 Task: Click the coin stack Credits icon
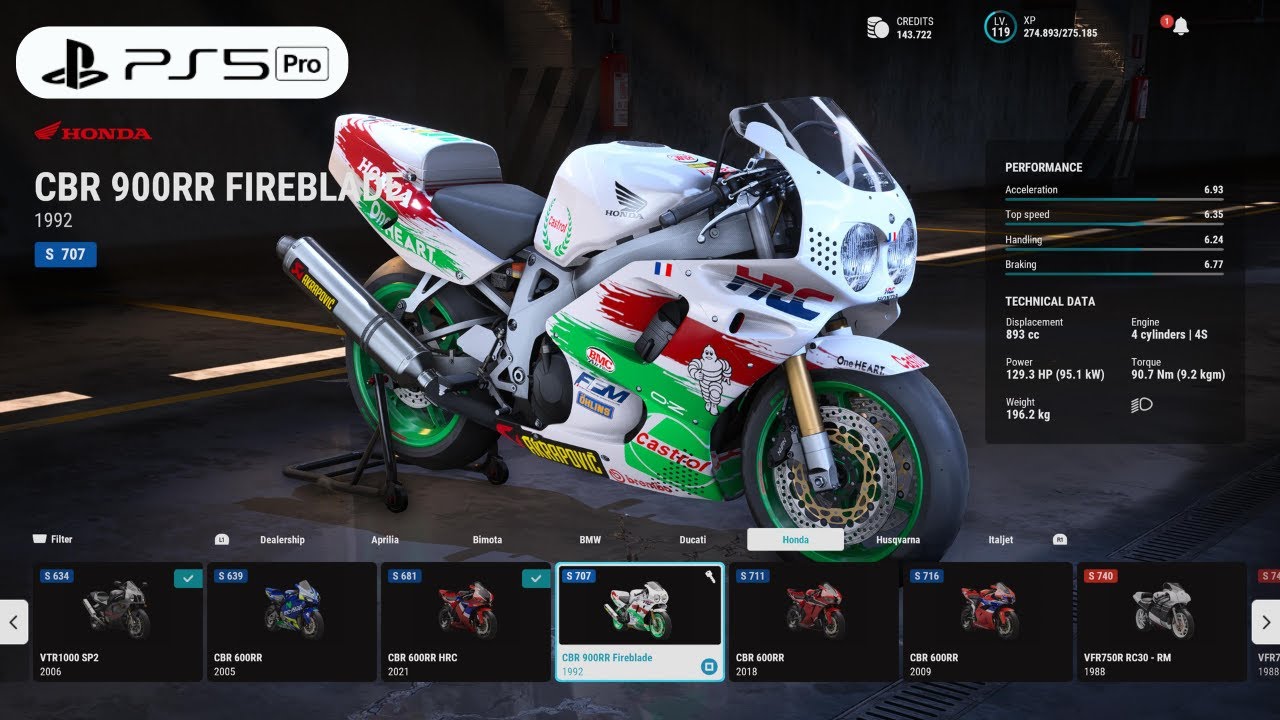pyautogui.click(x=878, y=27)
